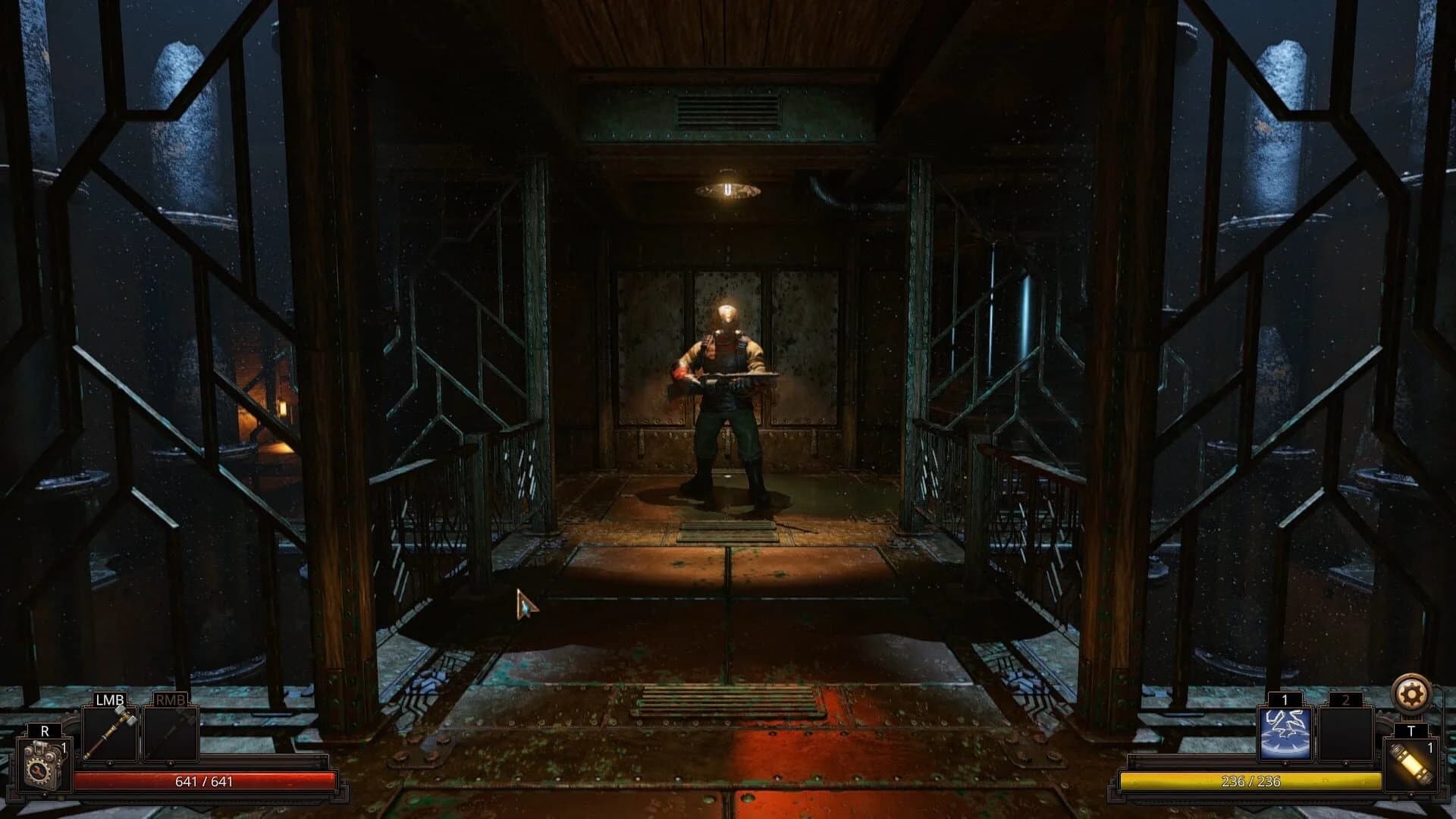Select the empty skill slot 2
The height and width of the screenshot is (819, 1456).
click(1345, 735)
